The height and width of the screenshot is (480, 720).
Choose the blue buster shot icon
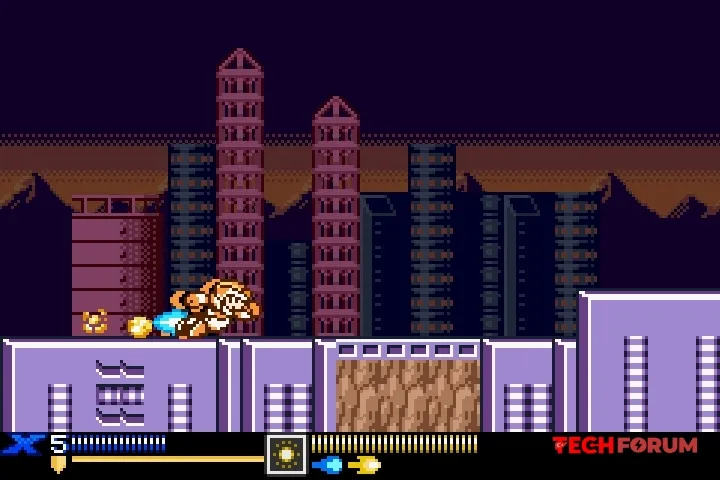point(328,465)
